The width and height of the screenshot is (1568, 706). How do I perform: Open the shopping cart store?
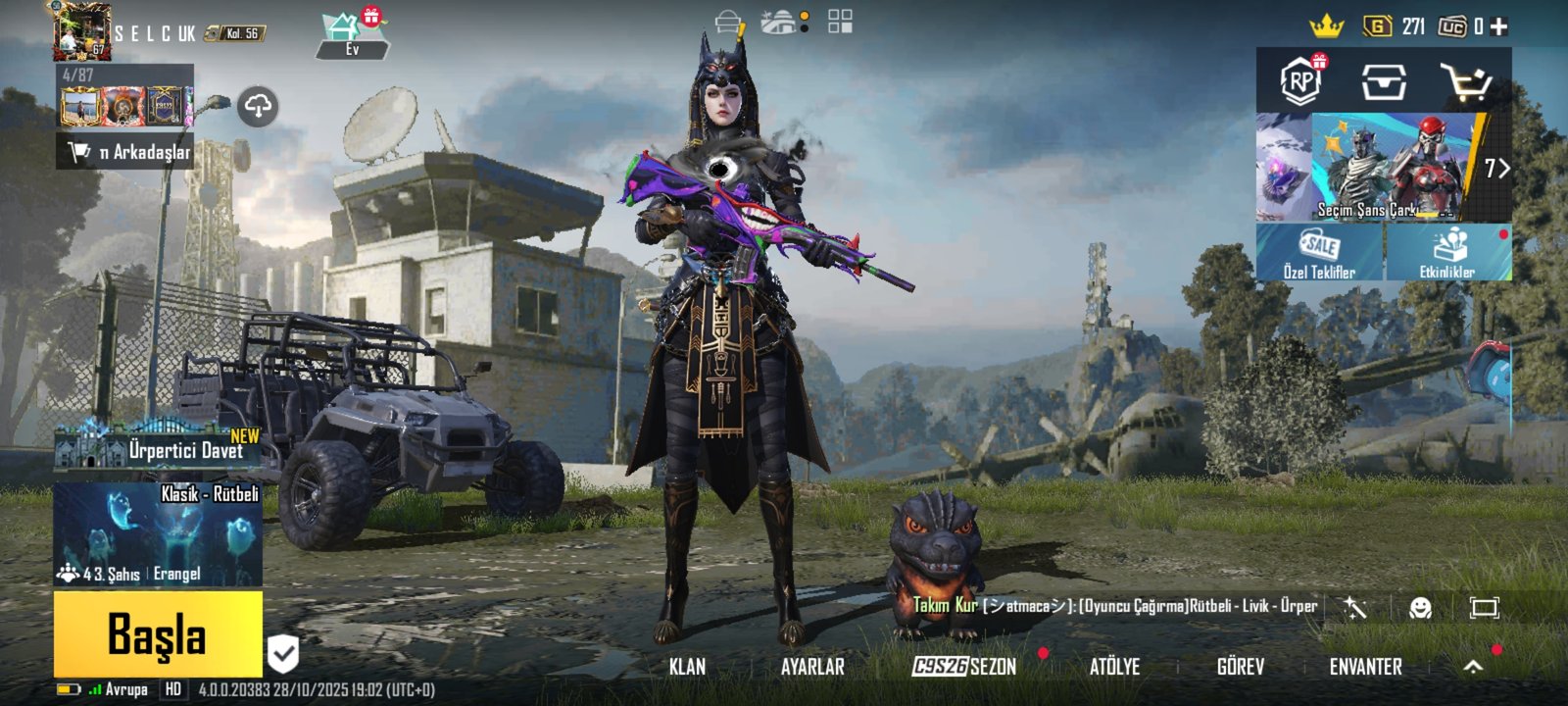1465,82
